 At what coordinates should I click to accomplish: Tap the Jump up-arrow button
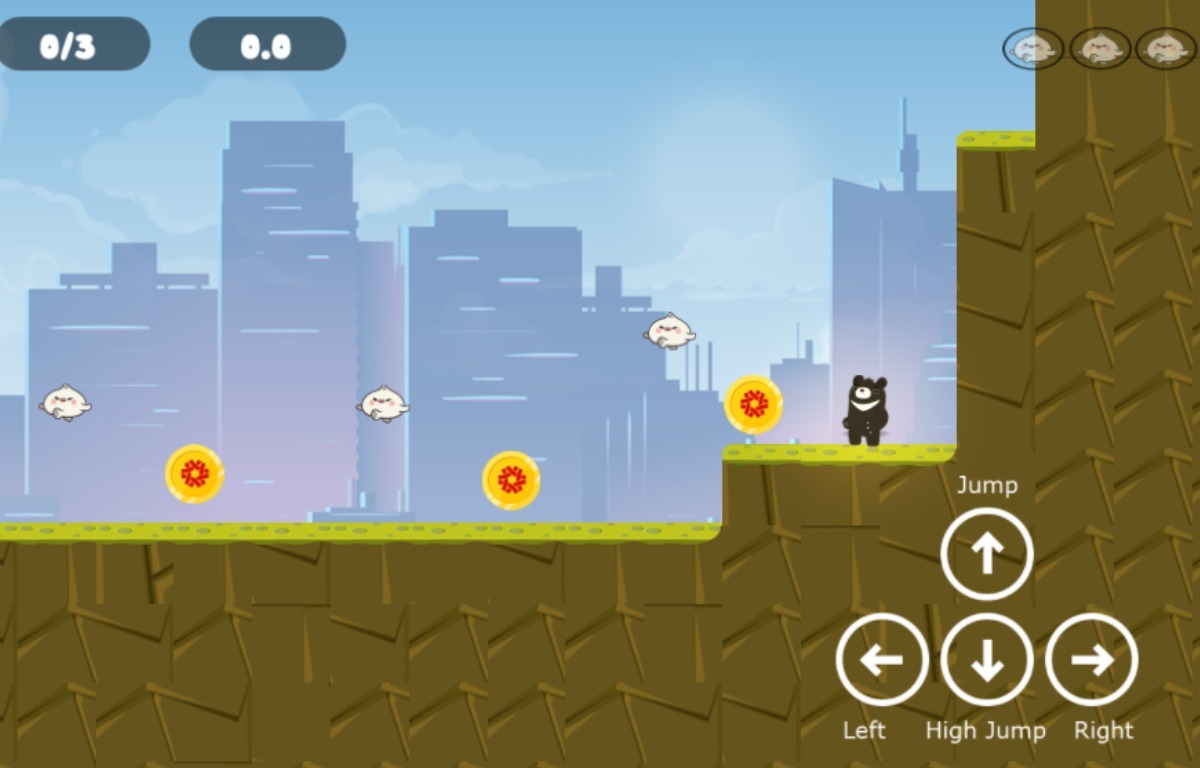(x=987, y=554)
